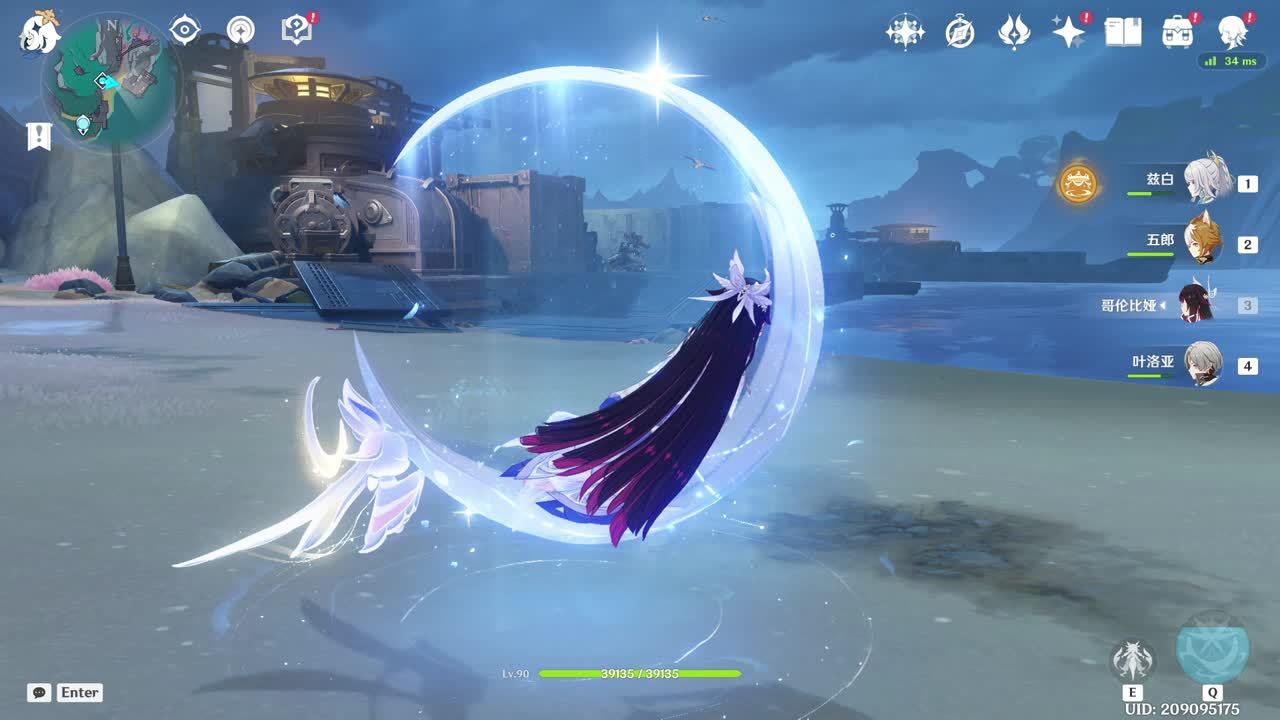Image resolution: width=1280 pixels, height=720 pixels.
Task: Open the book-shaped handbook icon
Action: 1123,32
